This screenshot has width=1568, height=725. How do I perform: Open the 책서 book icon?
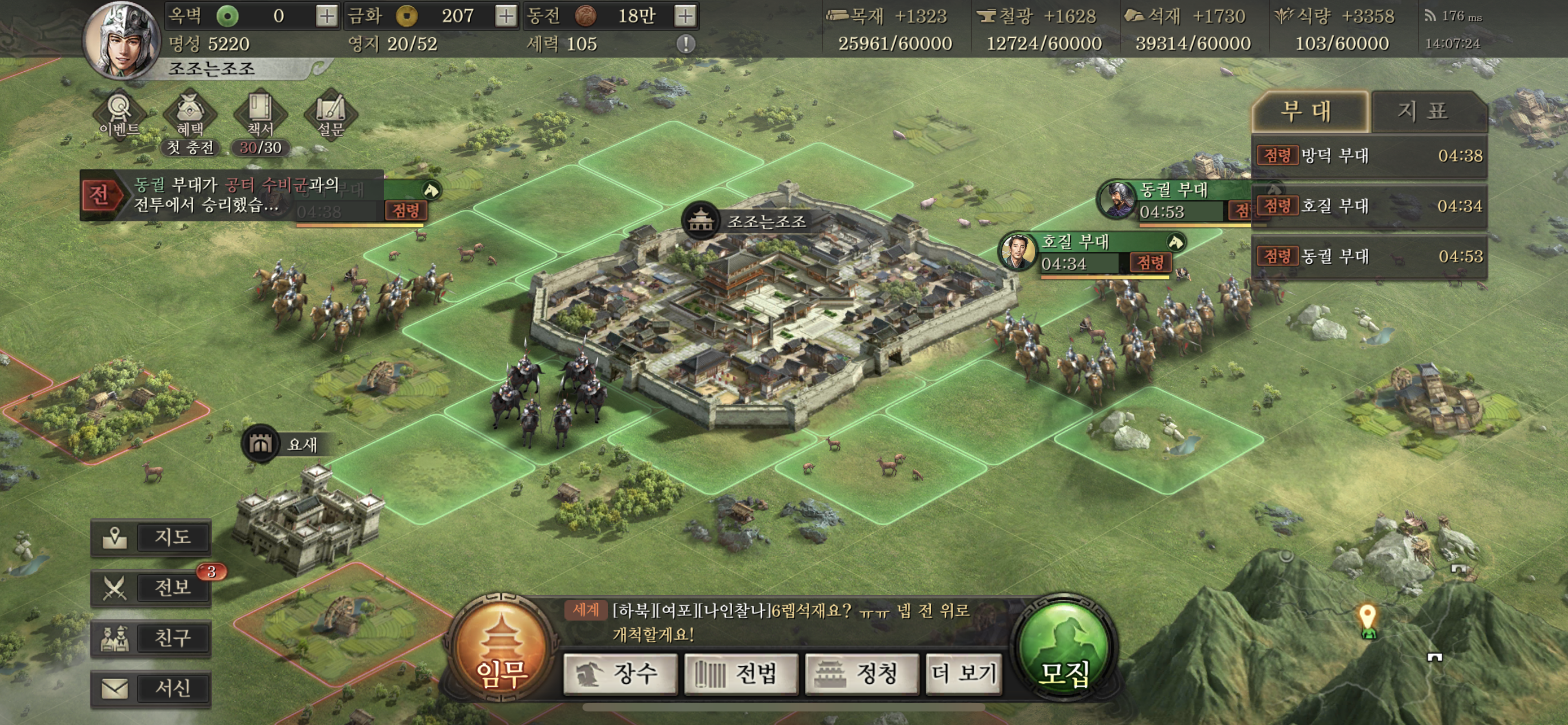click(260, 114)
